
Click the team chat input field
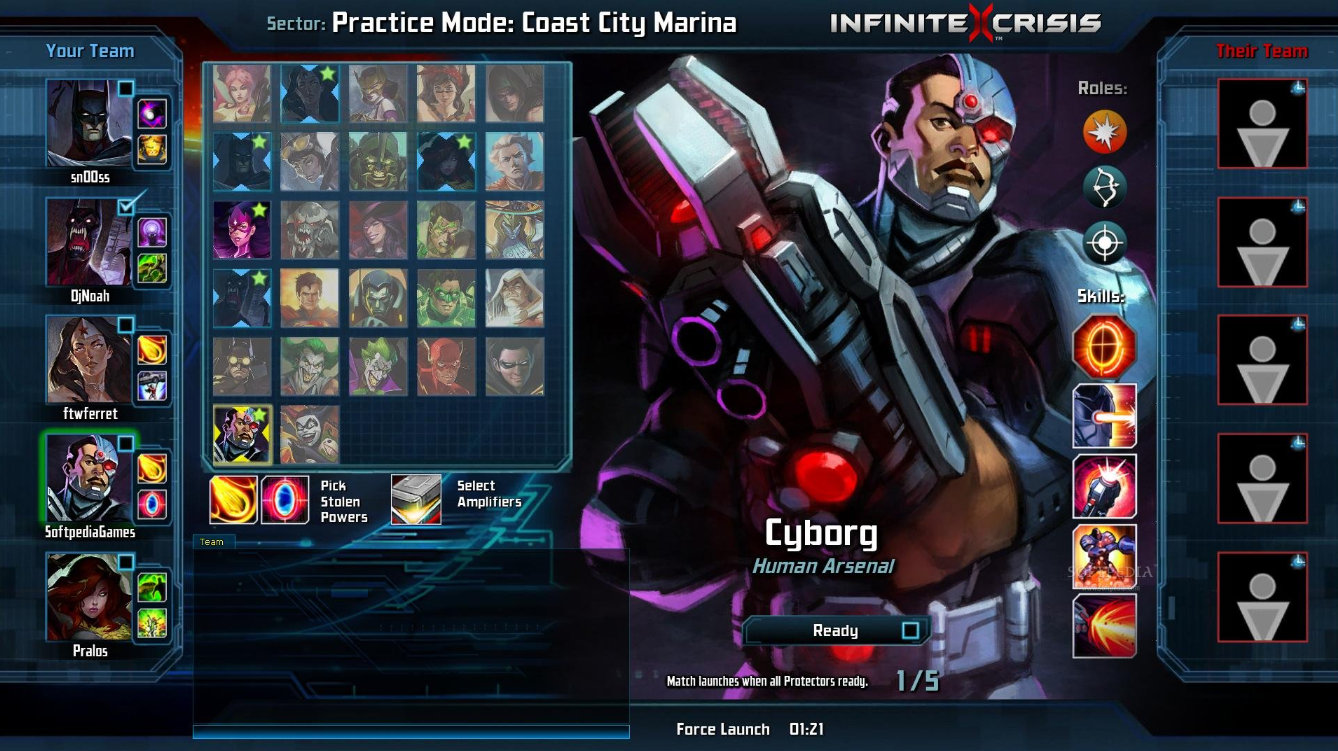tap(410, 733)
